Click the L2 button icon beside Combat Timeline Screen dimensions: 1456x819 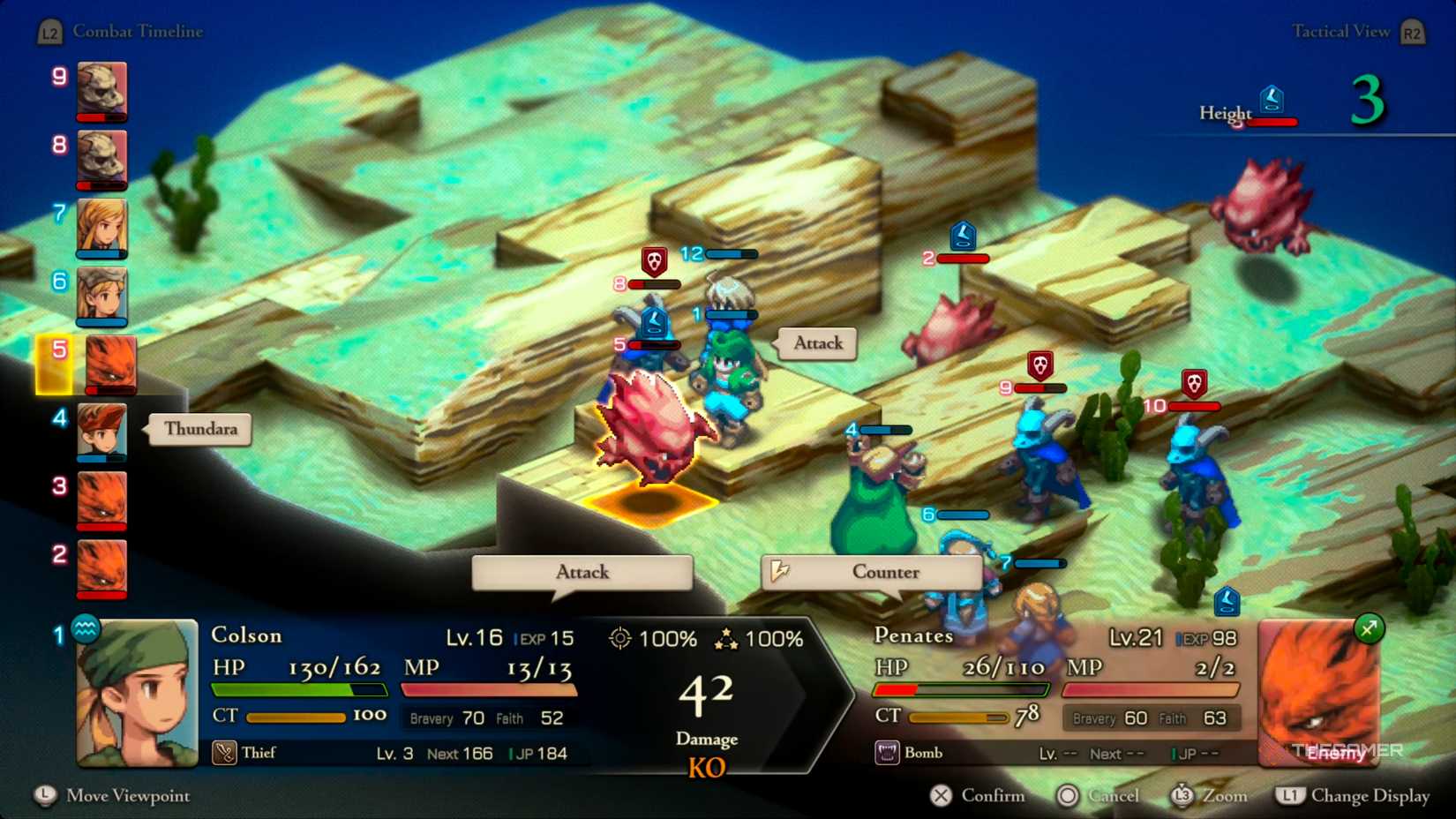coord(49,31)
